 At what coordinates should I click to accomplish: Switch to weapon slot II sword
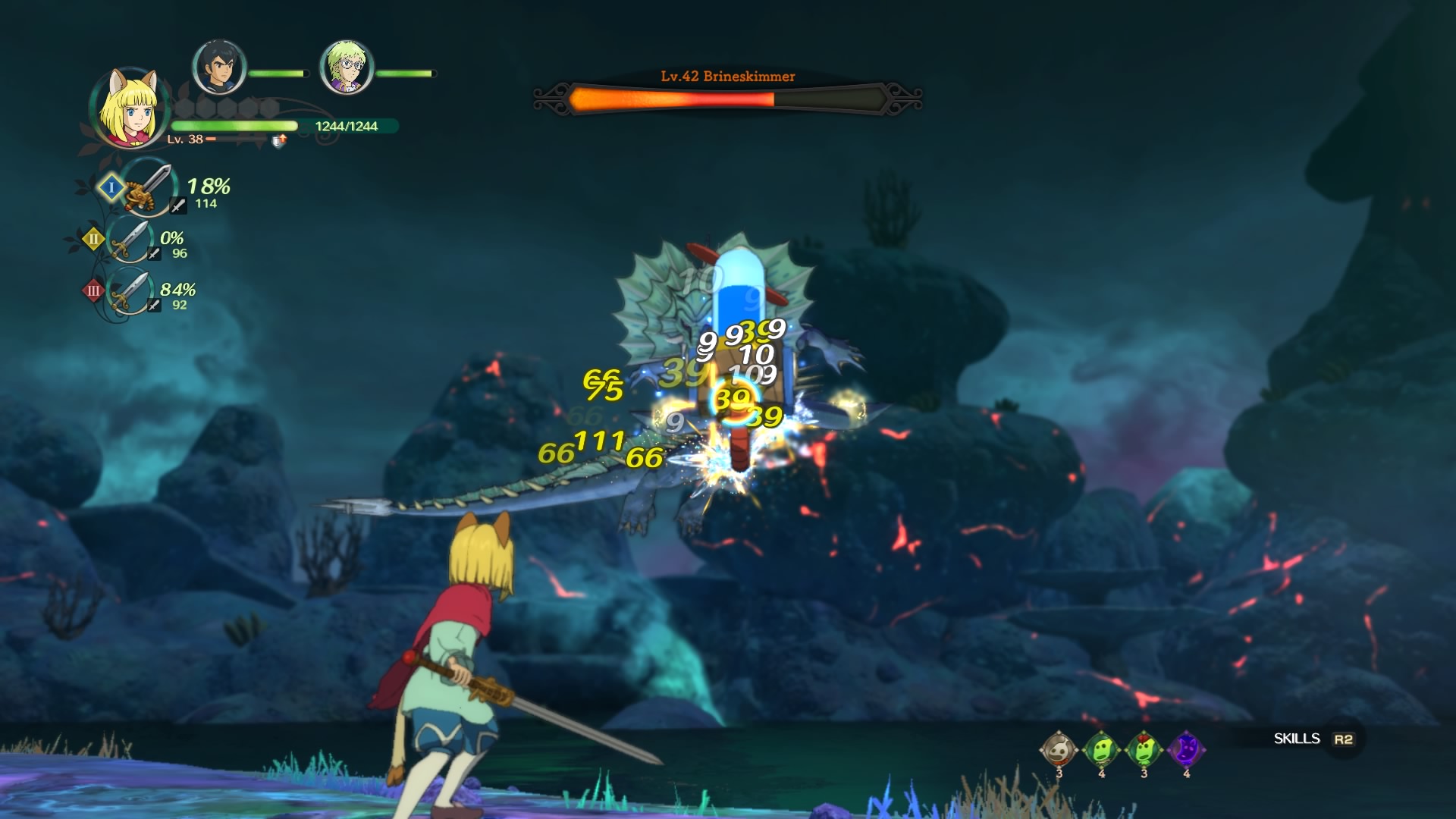click(x=130, y=240)
